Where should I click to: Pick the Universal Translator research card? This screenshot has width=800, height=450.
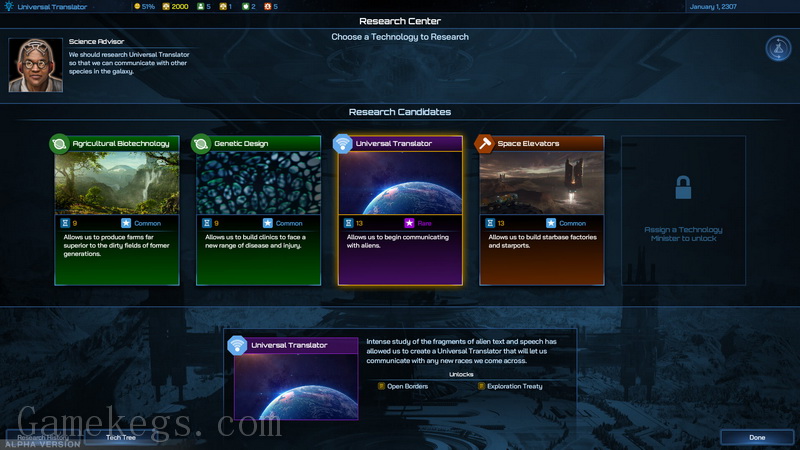pos(400,210)
